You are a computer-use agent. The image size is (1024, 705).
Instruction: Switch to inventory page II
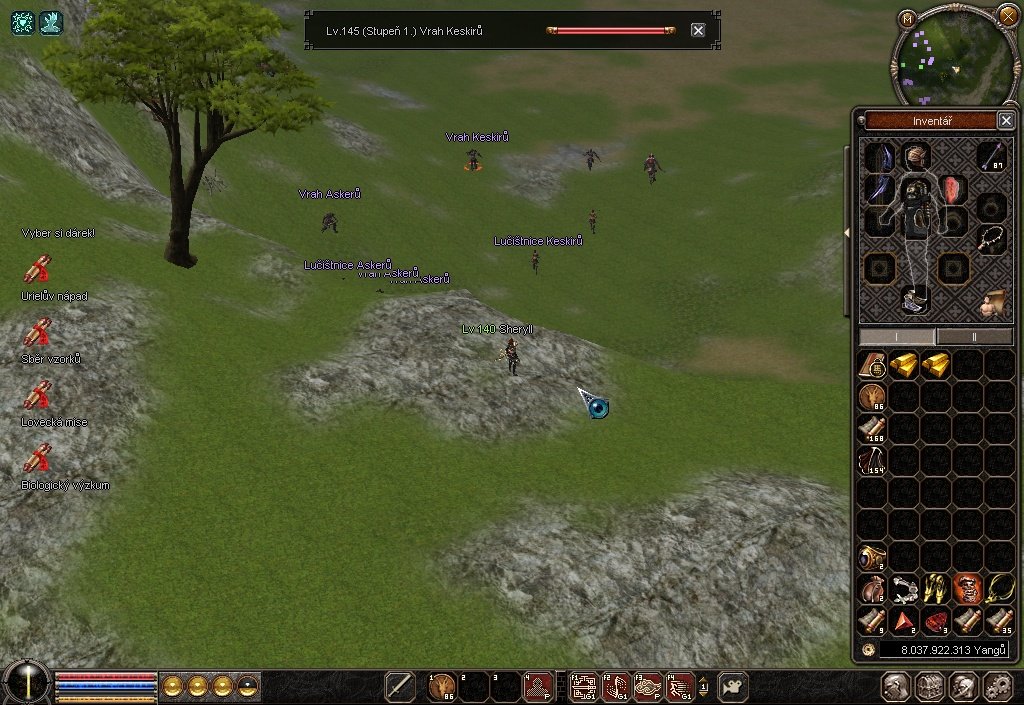pos(974,336)
